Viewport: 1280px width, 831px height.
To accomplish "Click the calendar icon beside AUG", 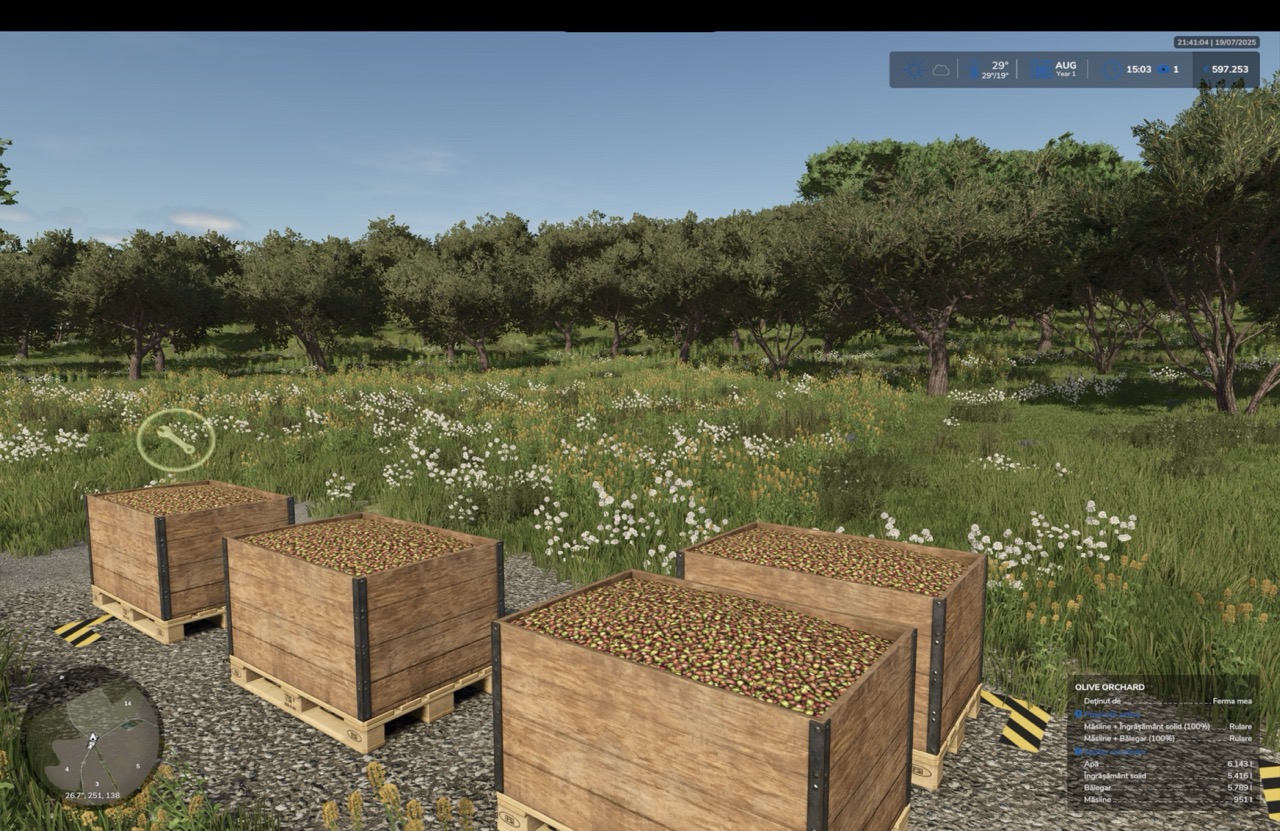I will coord(1041,70).
